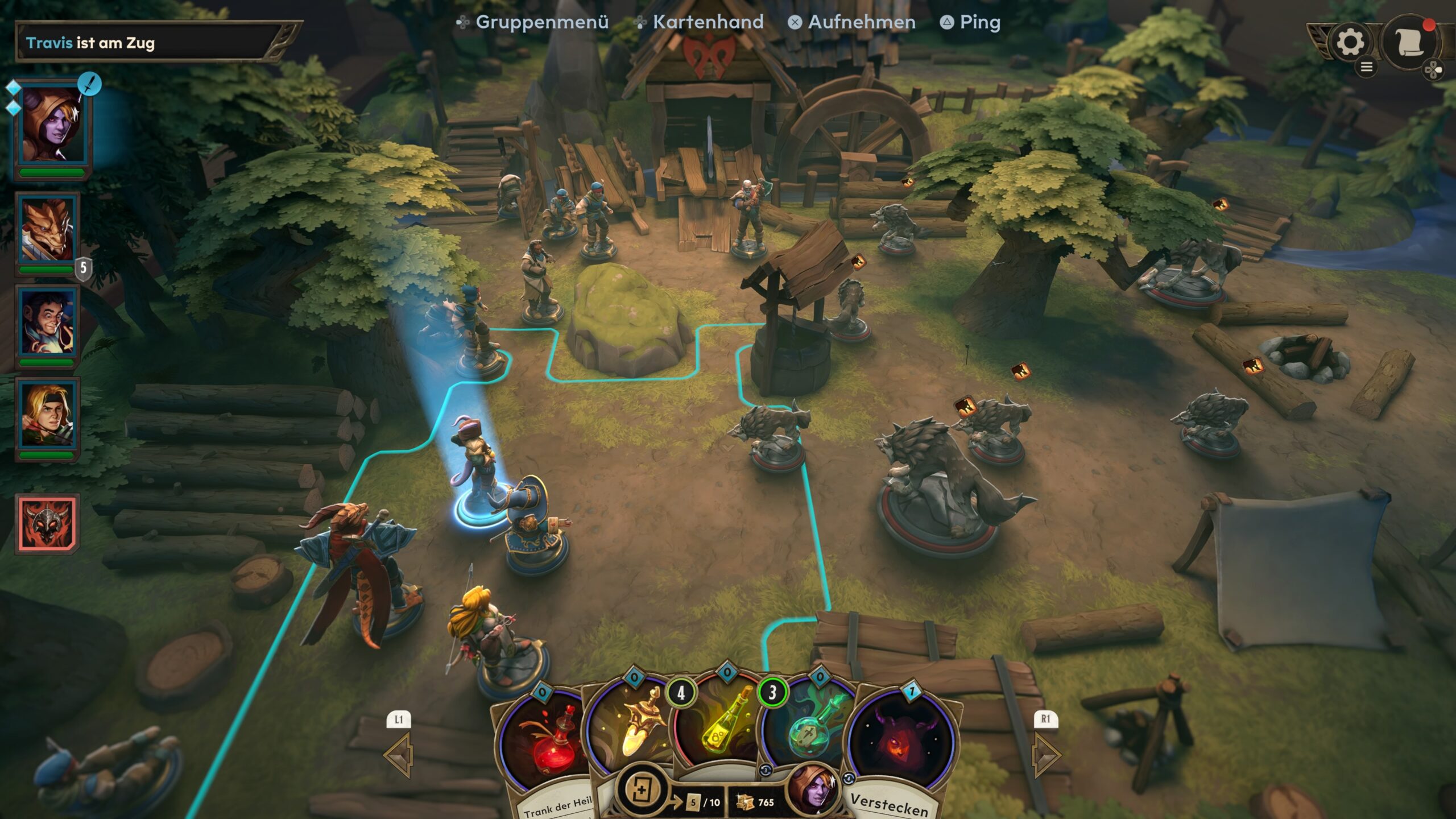This screenshot has width=1456, height=819.
Task: Select the orange dragonborn hero portrait
Action: click(x=47, y=230)
